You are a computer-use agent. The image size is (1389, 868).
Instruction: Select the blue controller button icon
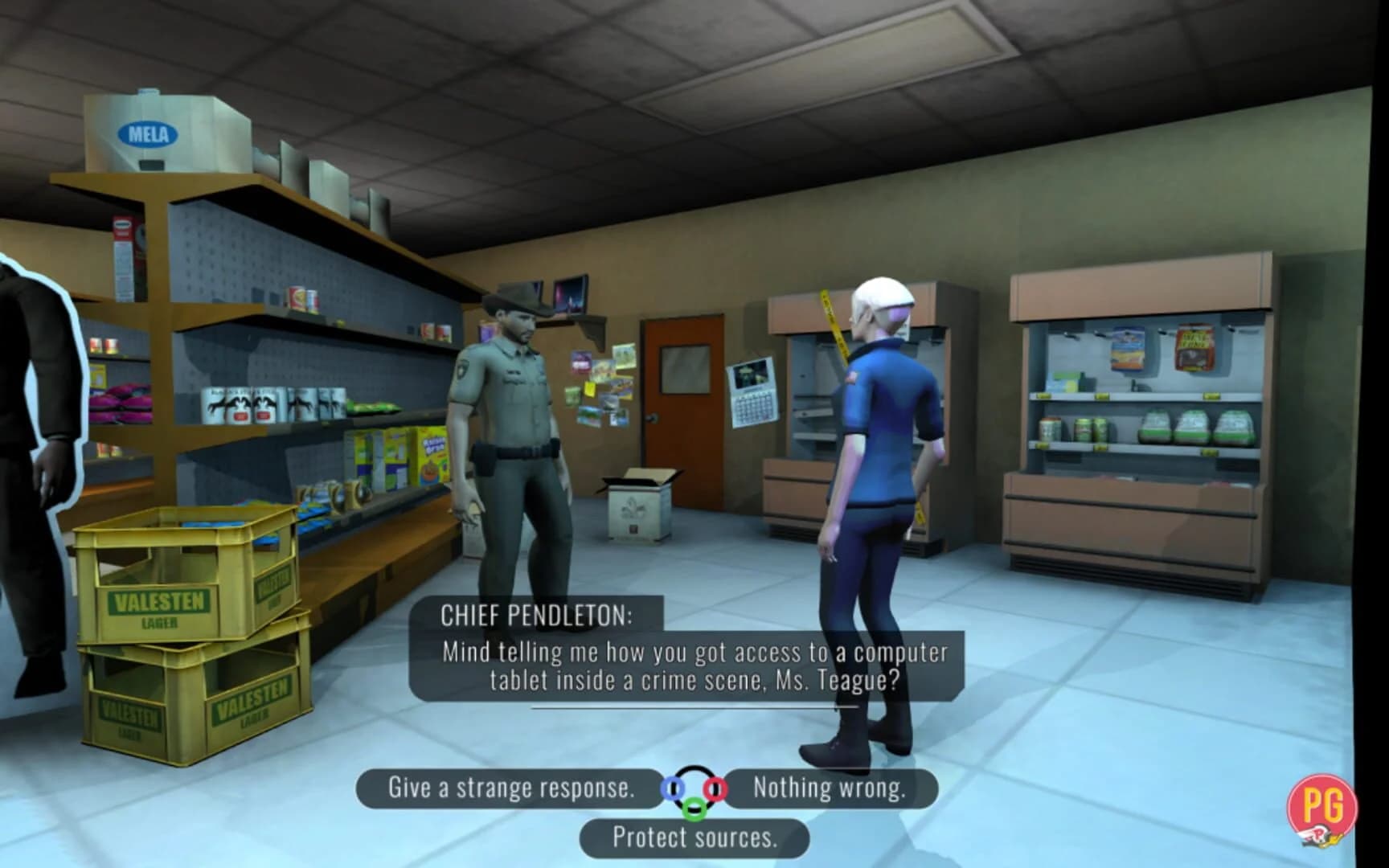(x=673, y=788)
